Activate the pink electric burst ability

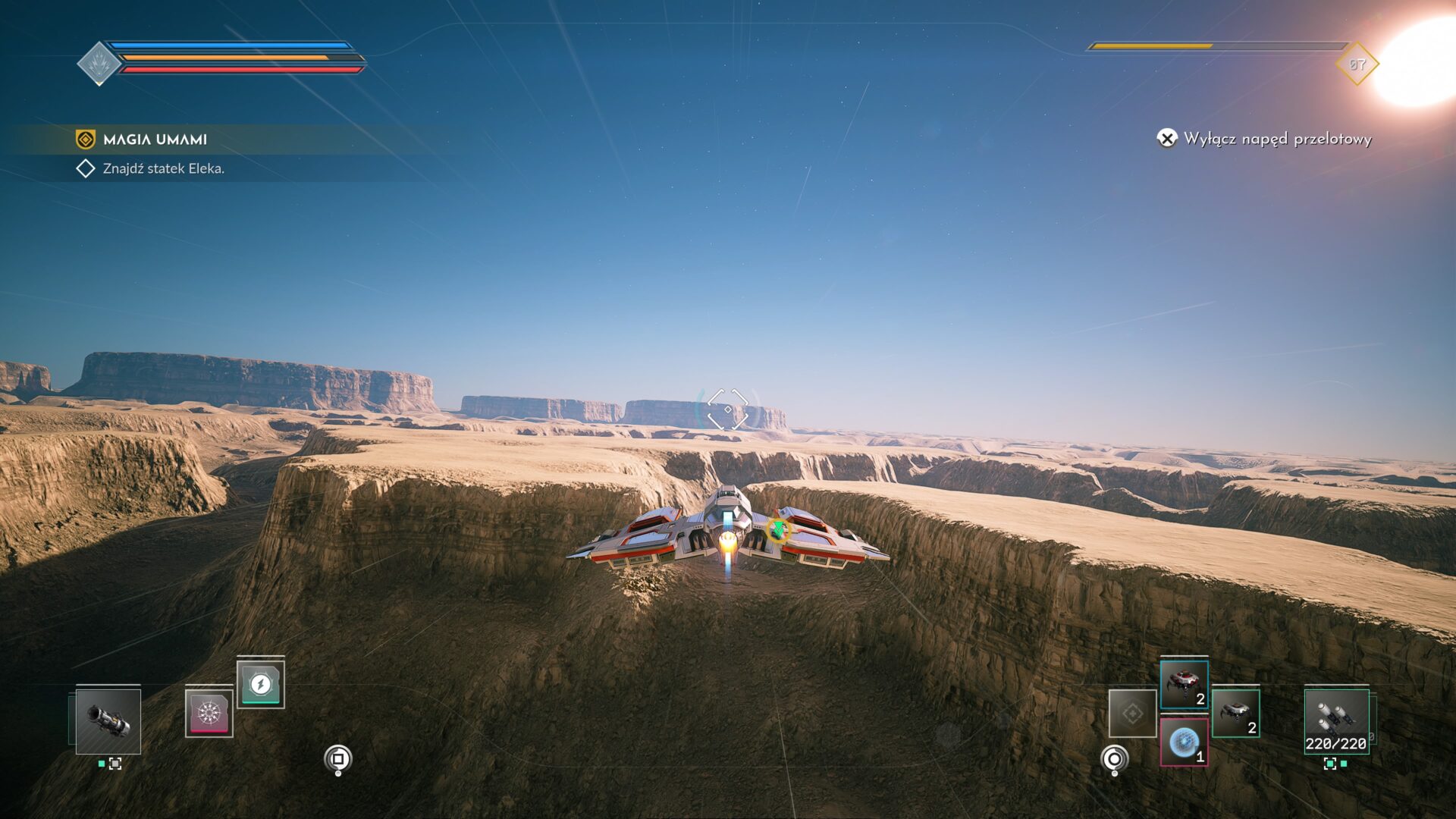pyautogui.click(x=209, y=713)
